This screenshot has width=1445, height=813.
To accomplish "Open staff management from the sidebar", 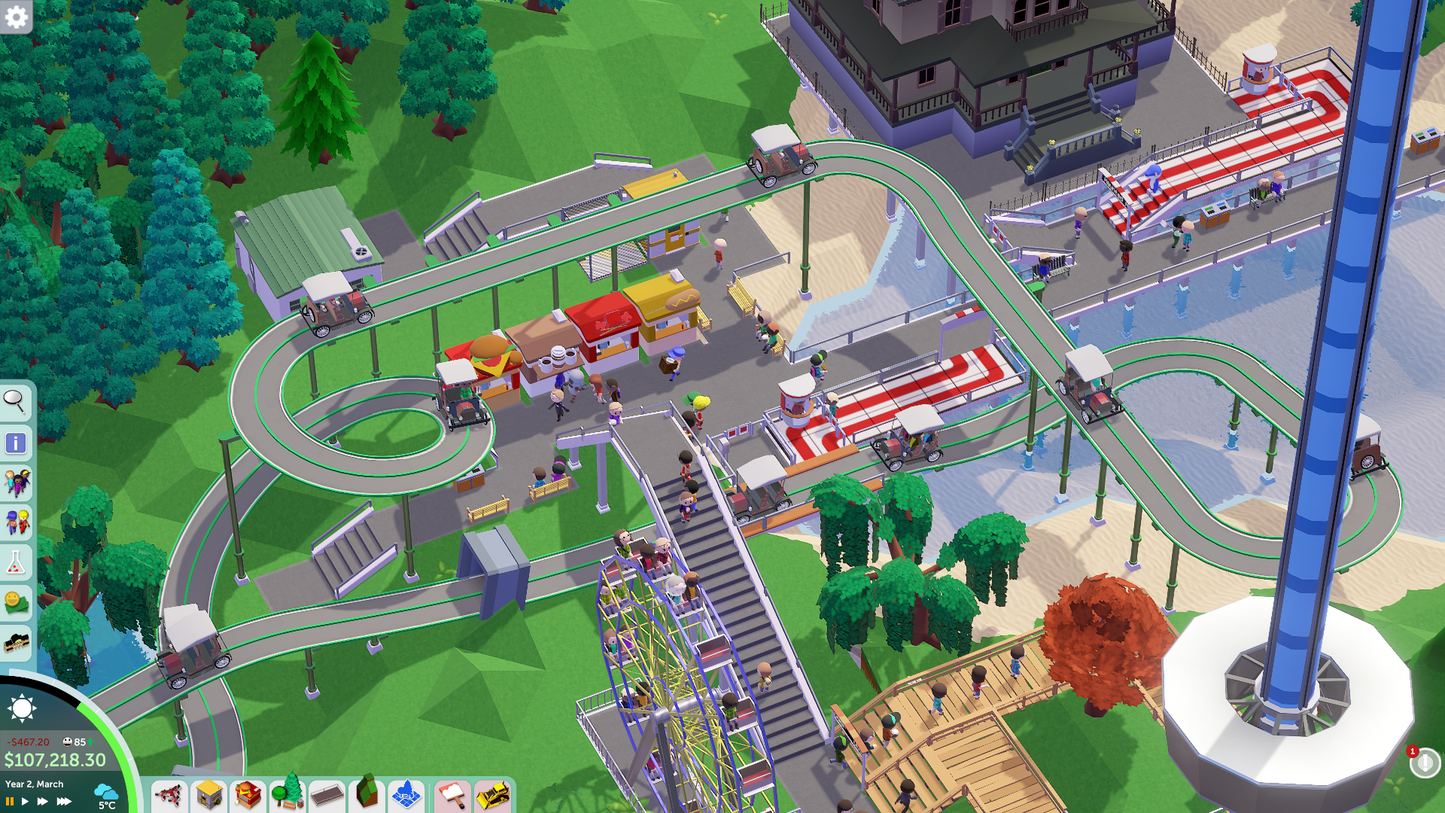I will coord(15,522).
